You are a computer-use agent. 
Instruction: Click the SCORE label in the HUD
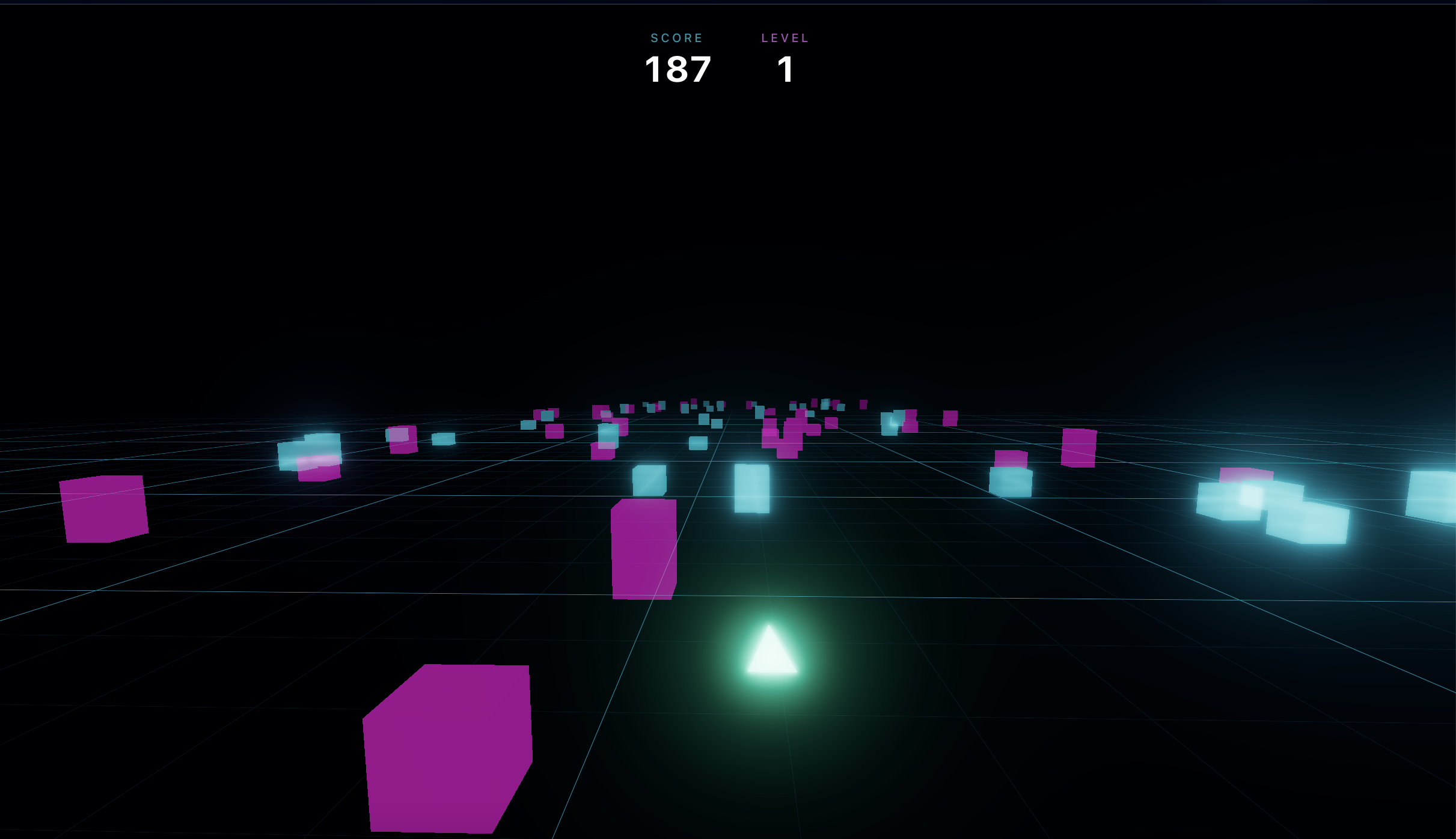click(676, 37)
